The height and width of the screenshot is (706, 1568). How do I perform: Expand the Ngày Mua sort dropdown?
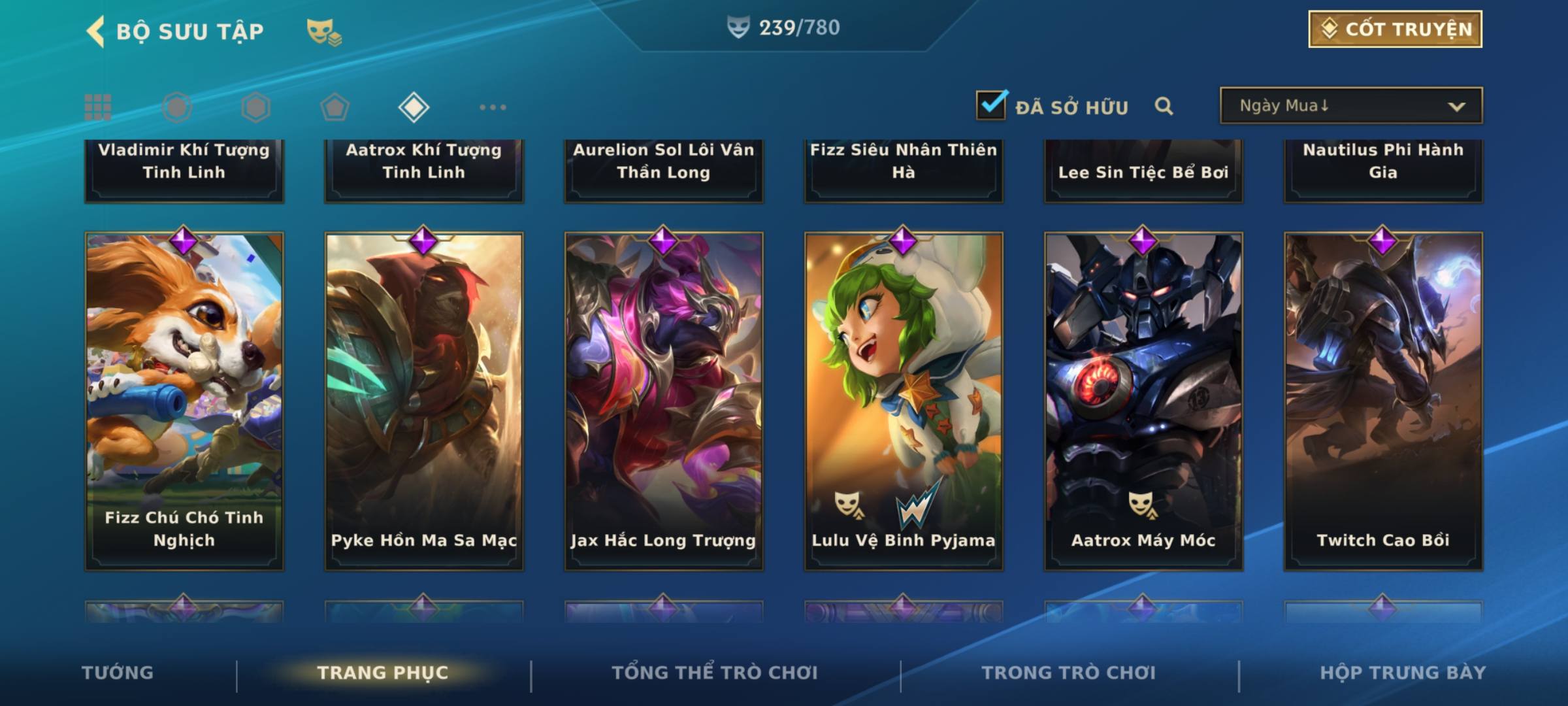pos(1350,106)
